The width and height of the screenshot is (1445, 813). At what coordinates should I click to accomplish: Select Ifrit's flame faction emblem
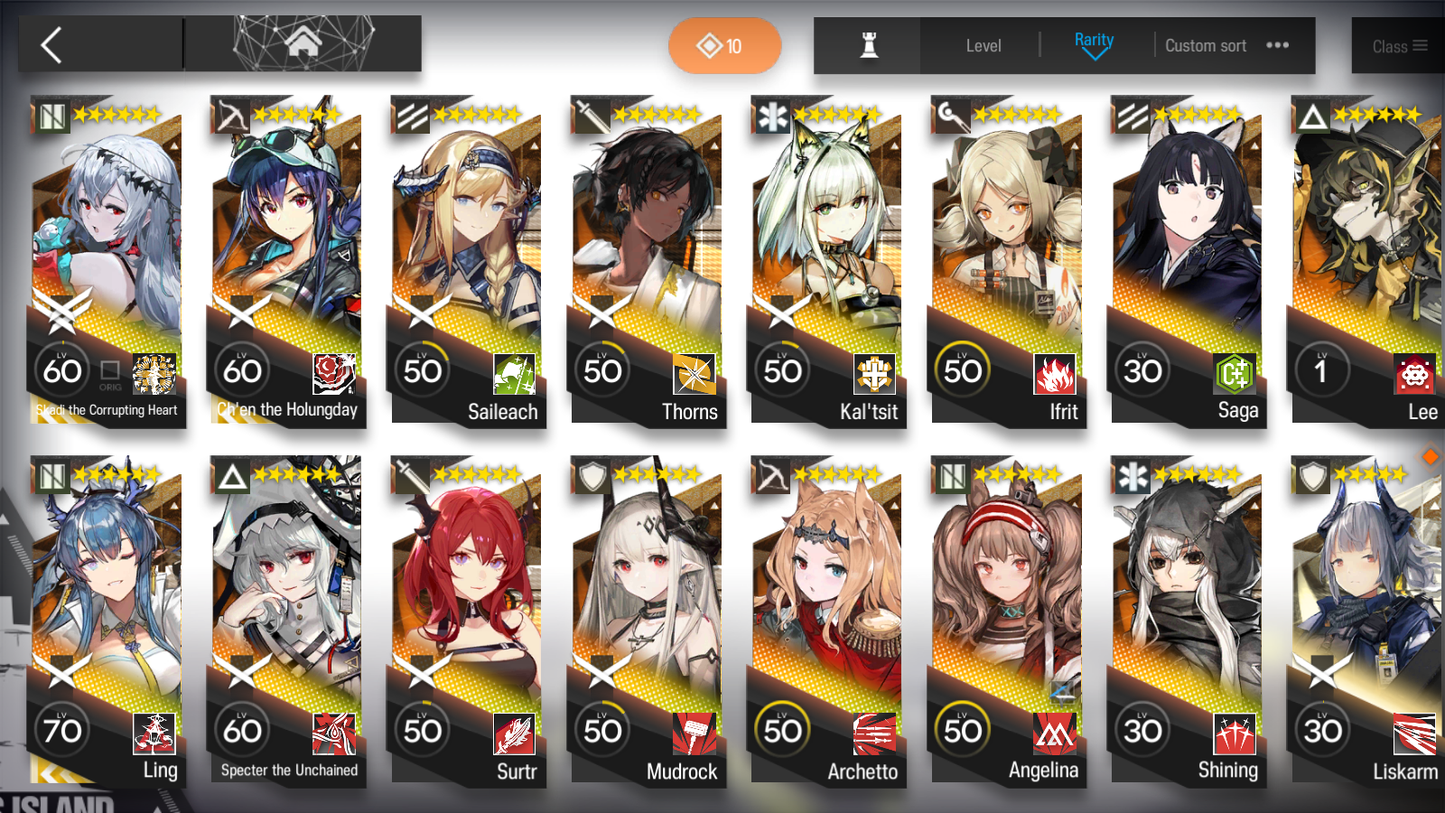[1055, 375]
